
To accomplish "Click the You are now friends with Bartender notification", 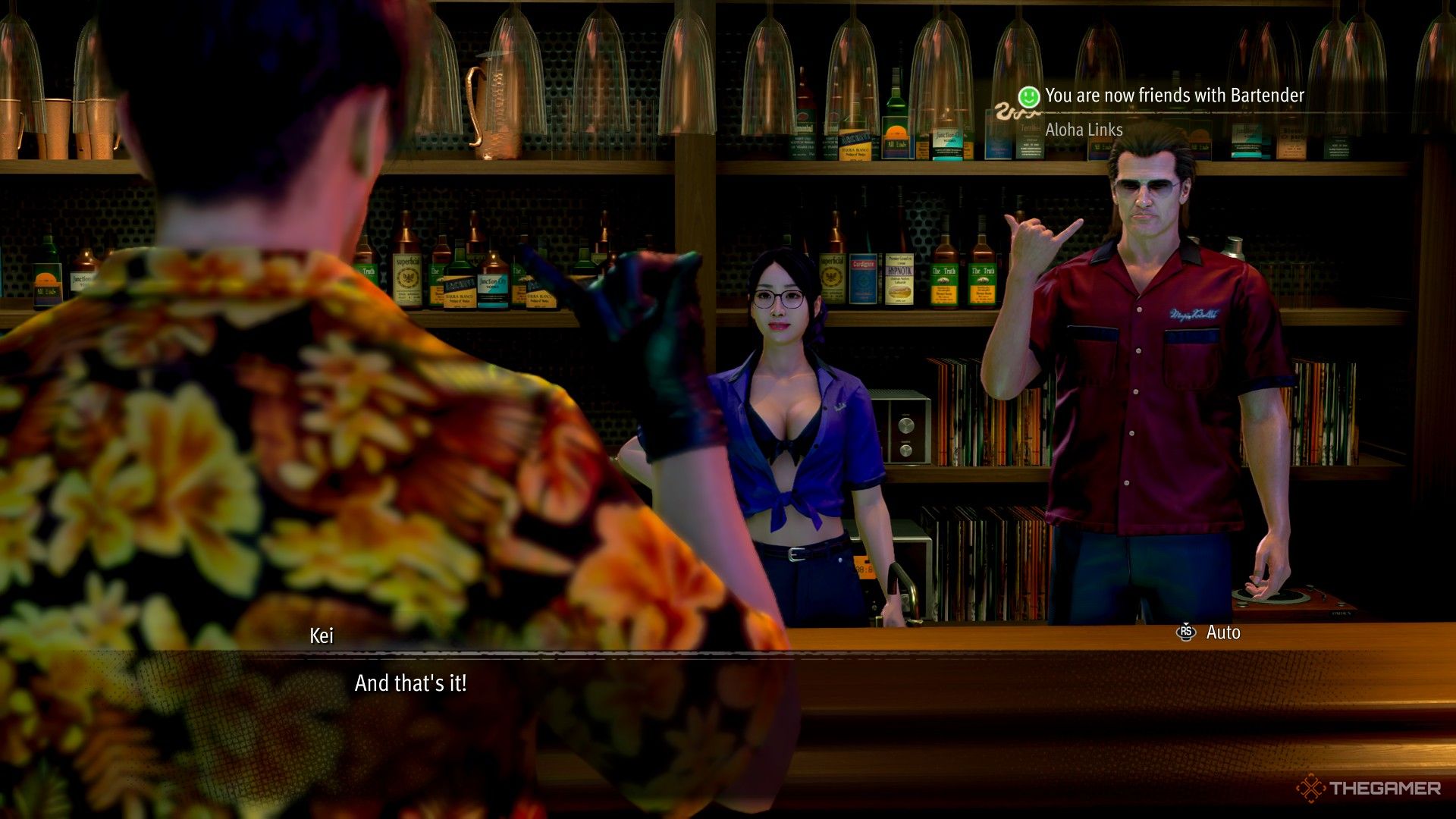I will click(1172, 96).
